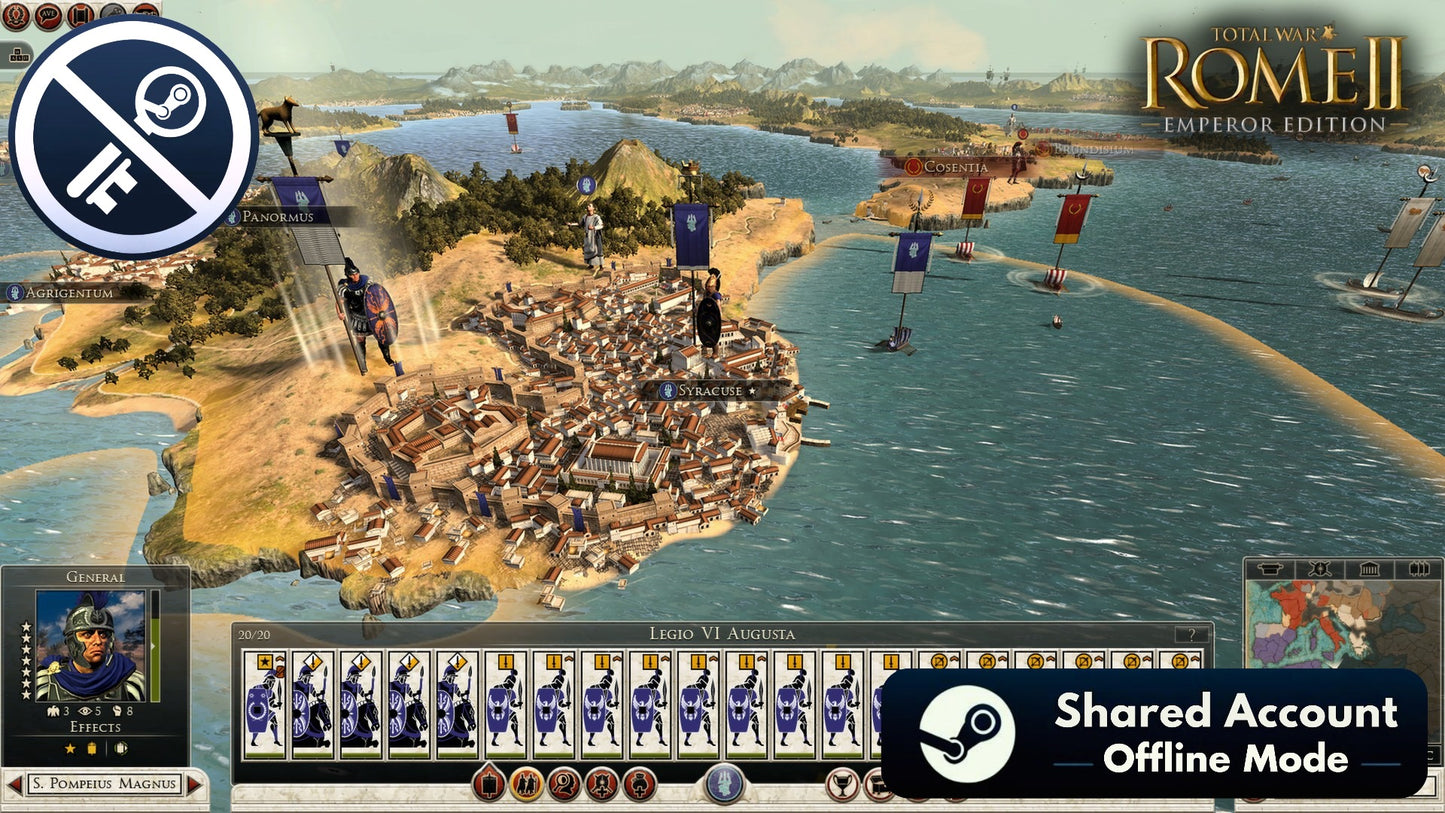Screen dimensions: 1445x813
Task: Select previous general with the left red arrow
Action: tap(15, 784)
